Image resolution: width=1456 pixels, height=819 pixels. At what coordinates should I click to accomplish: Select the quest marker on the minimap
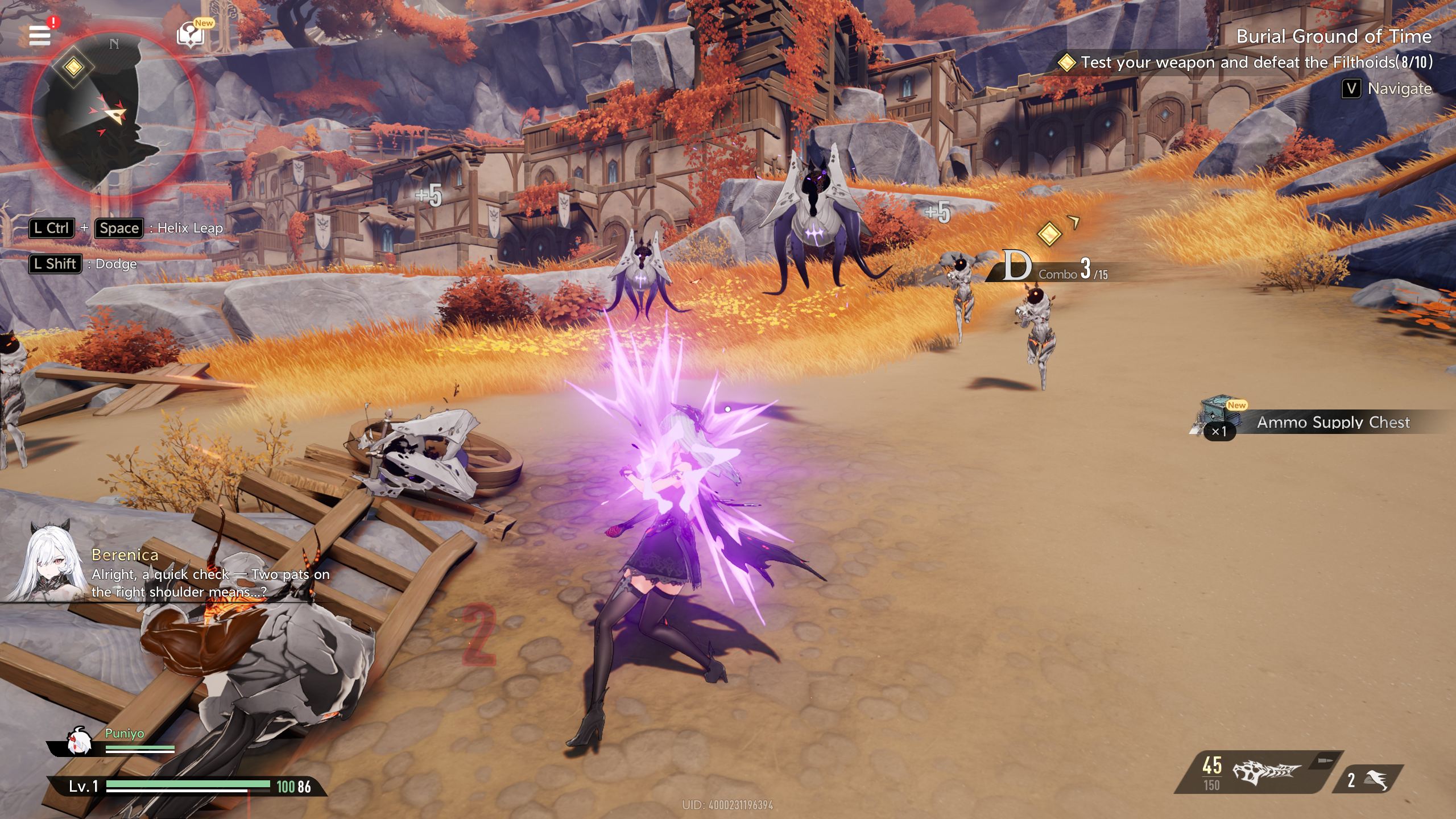73,67
